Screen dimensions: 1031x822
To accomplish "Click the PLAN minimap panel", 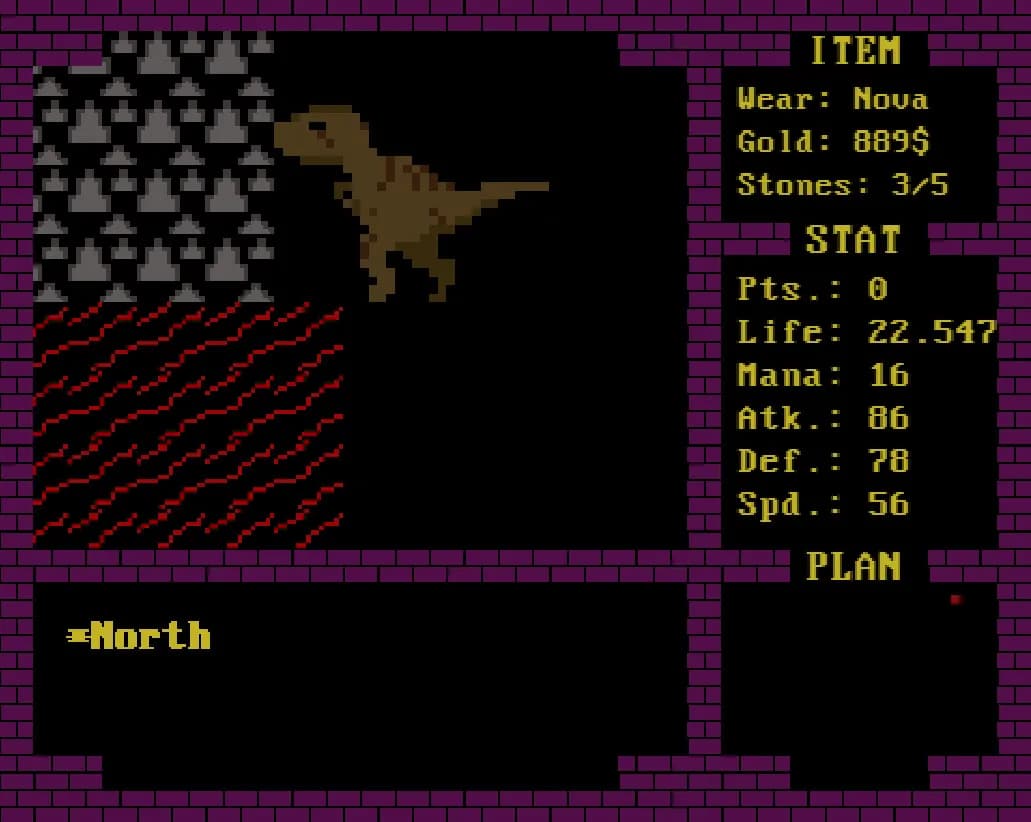I will (x=858, y=670).
